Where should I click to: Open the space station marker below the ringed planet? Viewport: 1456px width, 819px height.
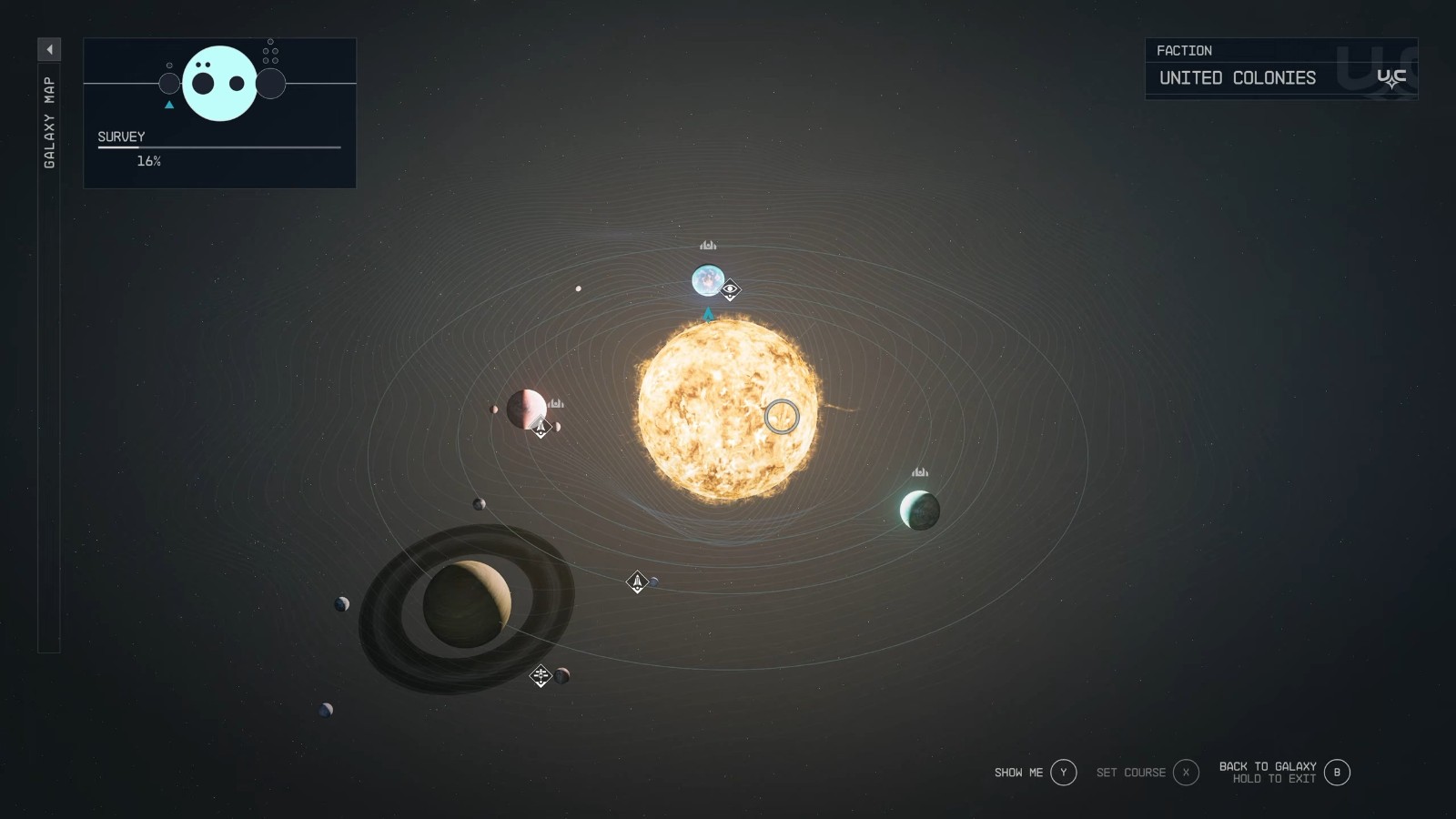coord(541,675)
